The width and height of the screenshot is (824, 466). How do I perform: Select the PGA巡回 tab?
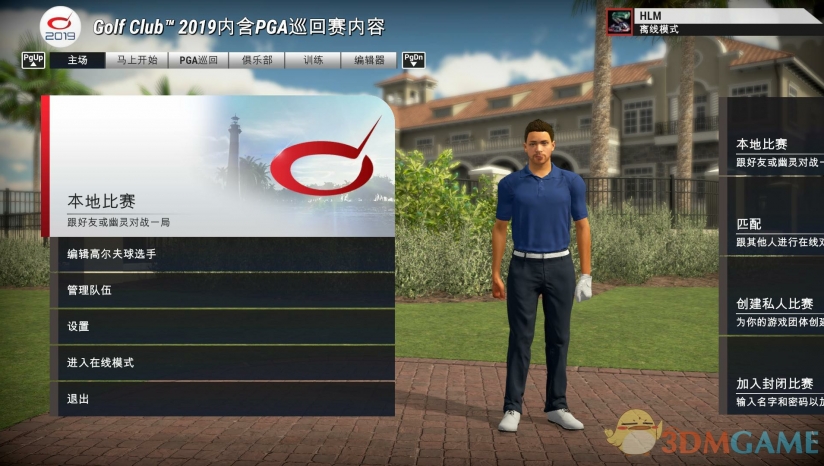pos(198,60)
